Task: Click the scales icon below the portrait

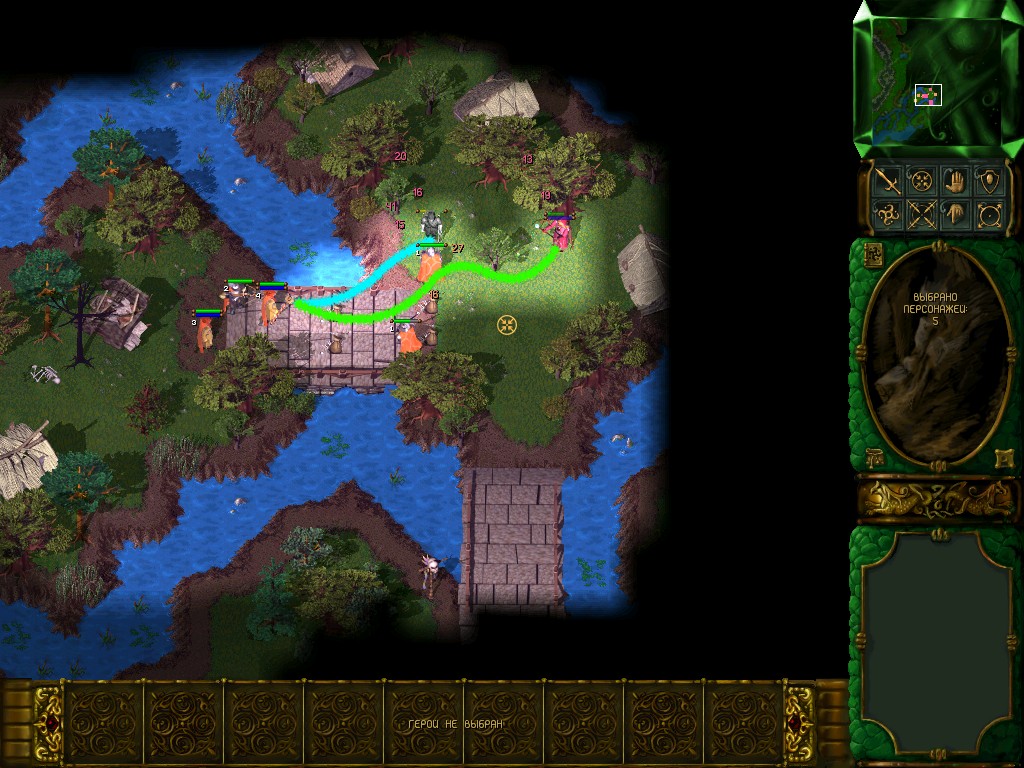Action: (x=872, y=459)
